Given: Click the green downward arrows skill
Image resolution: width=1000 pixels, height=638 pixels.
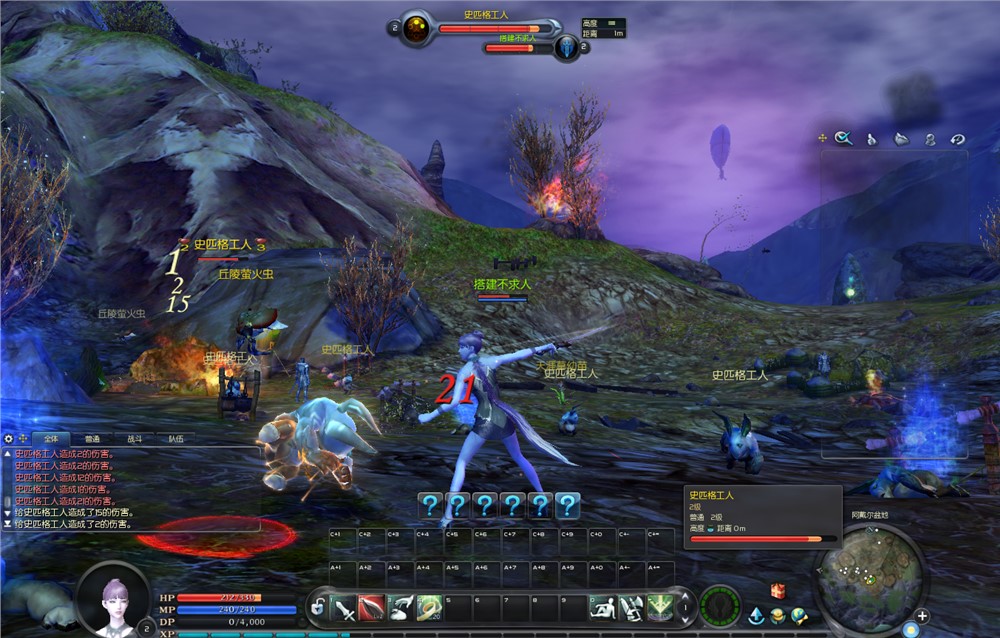Looking at the screenshot, I should point(659,606).
